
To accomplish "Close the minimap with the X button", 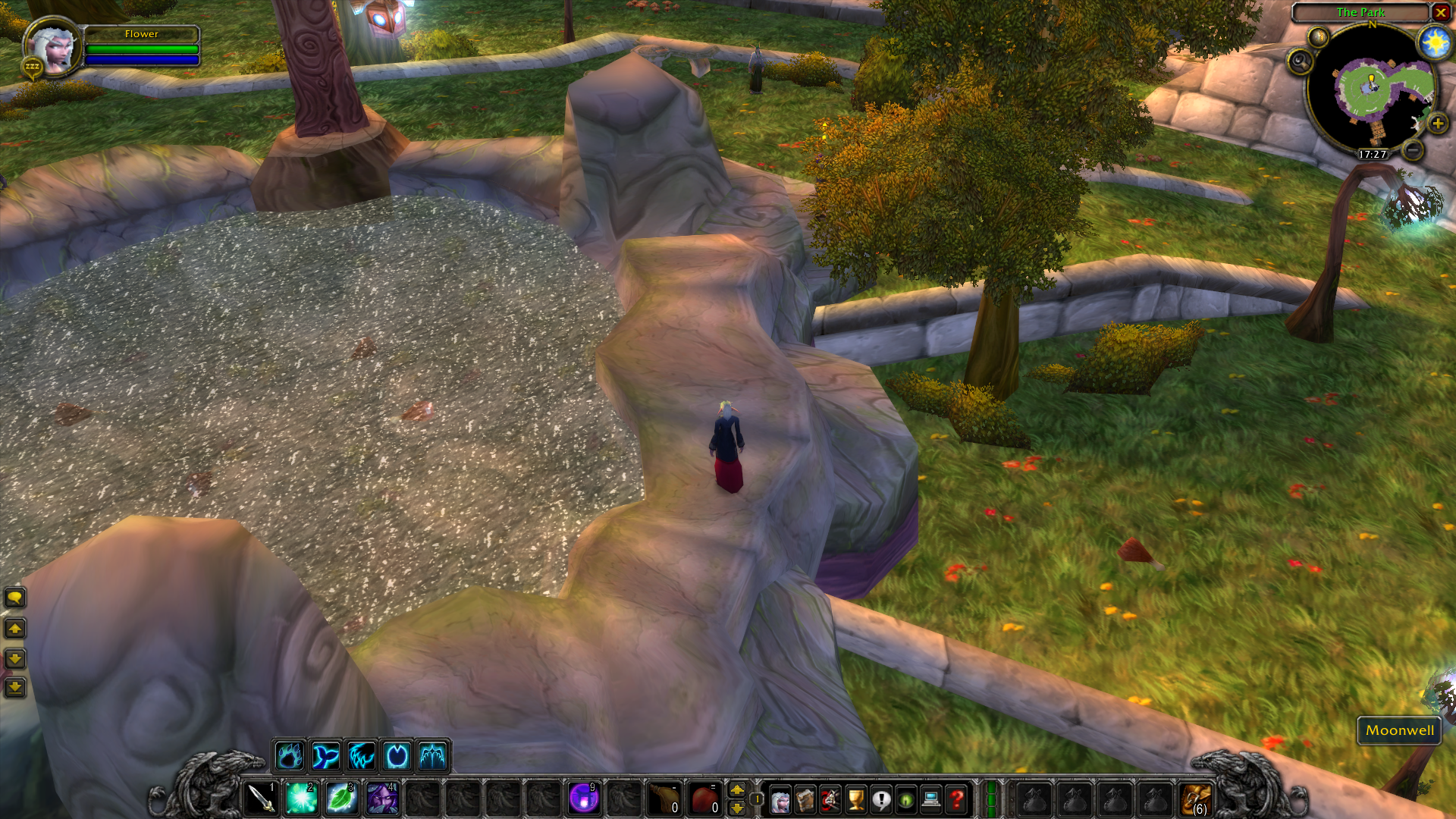I will (1440, 12).
